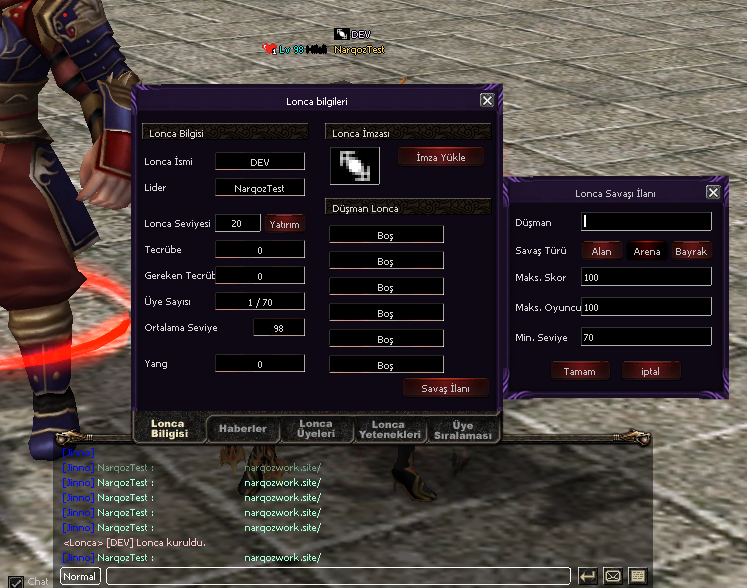Select the Üye Sıralaması tab
Image resolution: width=747 pixels, height=588 pixels.
tap(462, 429)
